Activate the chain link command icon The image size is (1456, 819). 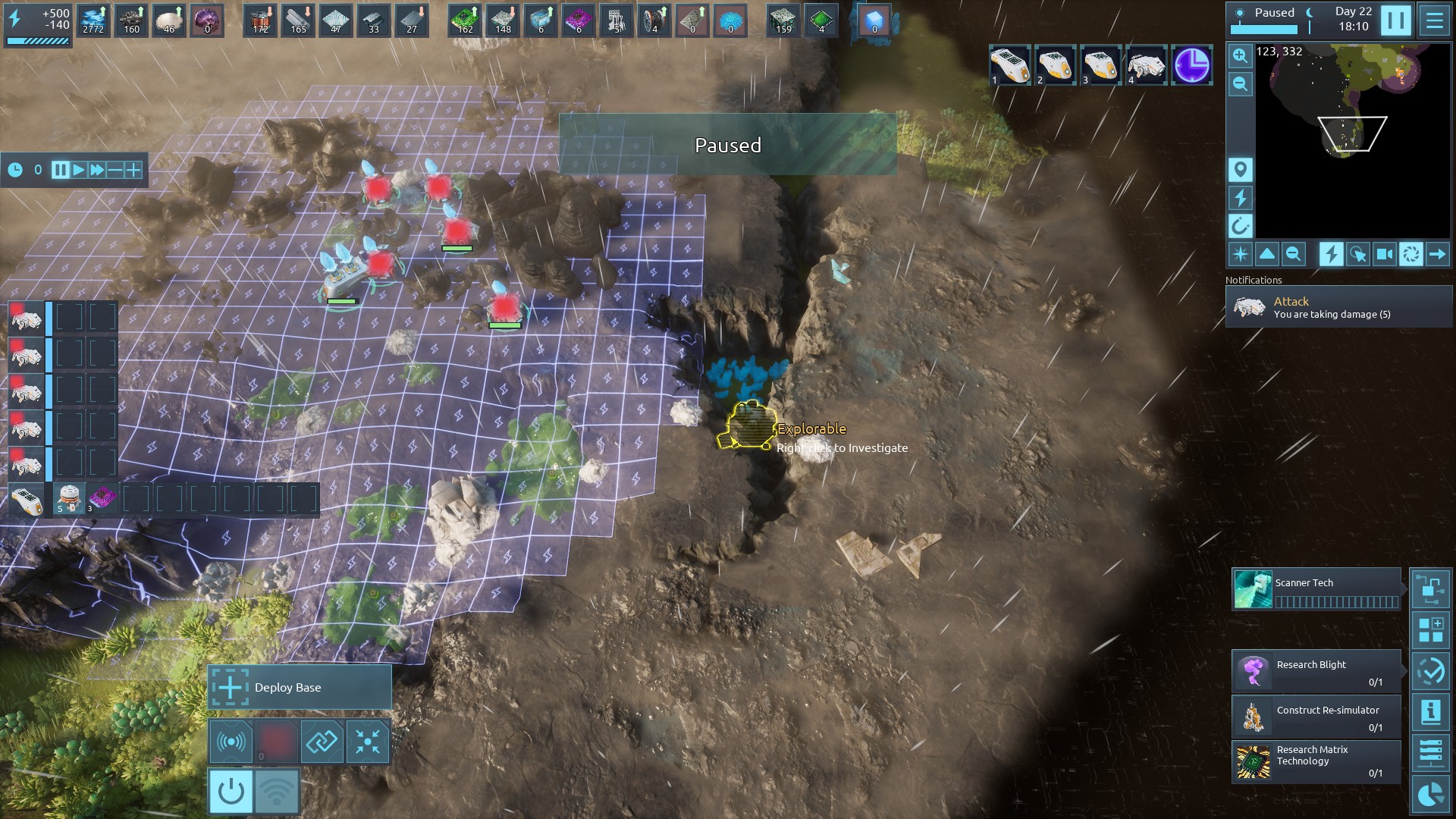click(x=322, y=741)
